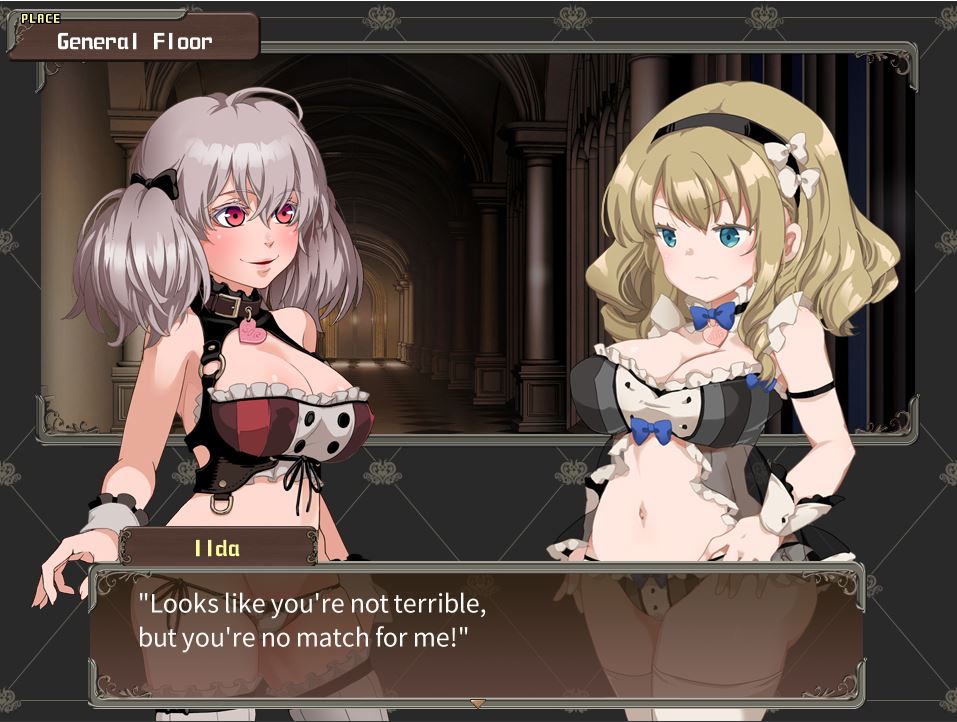
Task: Click the dialogue continue arrow indicator
Action: pyautogui.click(x=478, y=704)
